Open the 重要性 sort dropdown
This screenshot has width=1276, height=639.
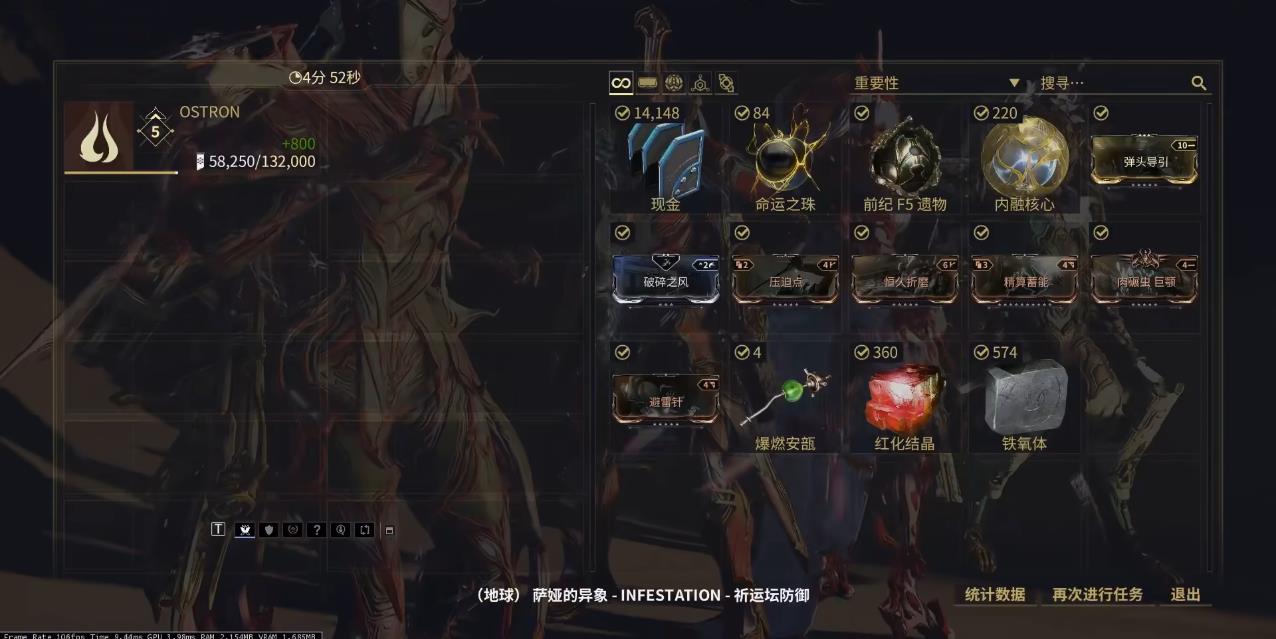(935, 83)
